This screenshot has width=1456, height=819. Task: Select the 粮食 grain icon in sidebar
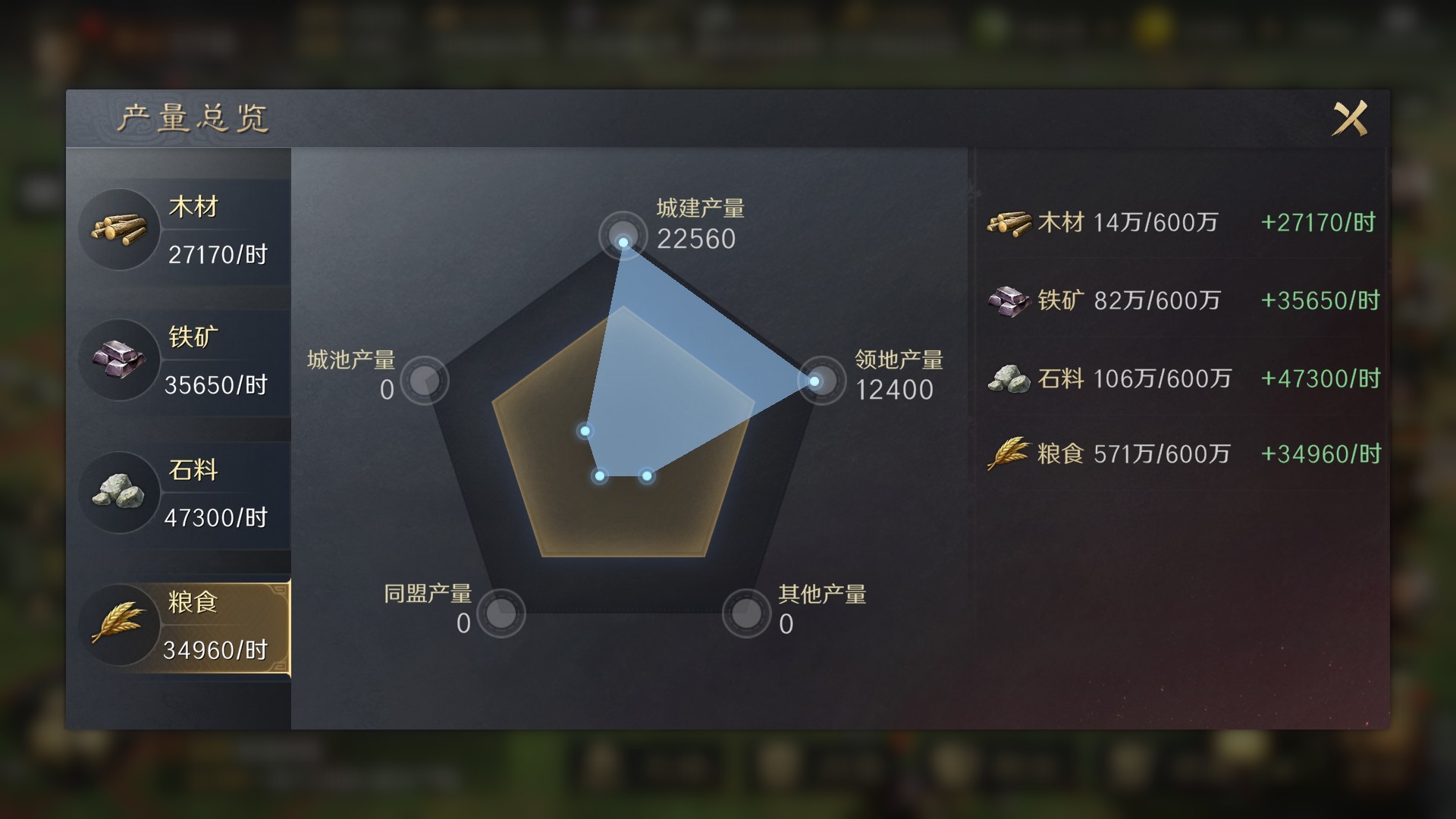point(119,623)
